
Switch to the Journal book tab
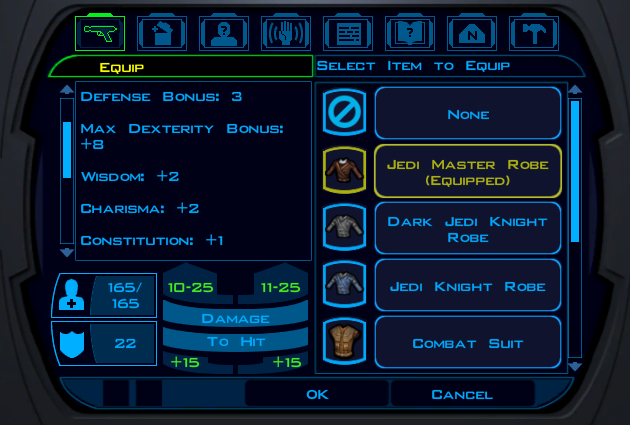point(410,33)
